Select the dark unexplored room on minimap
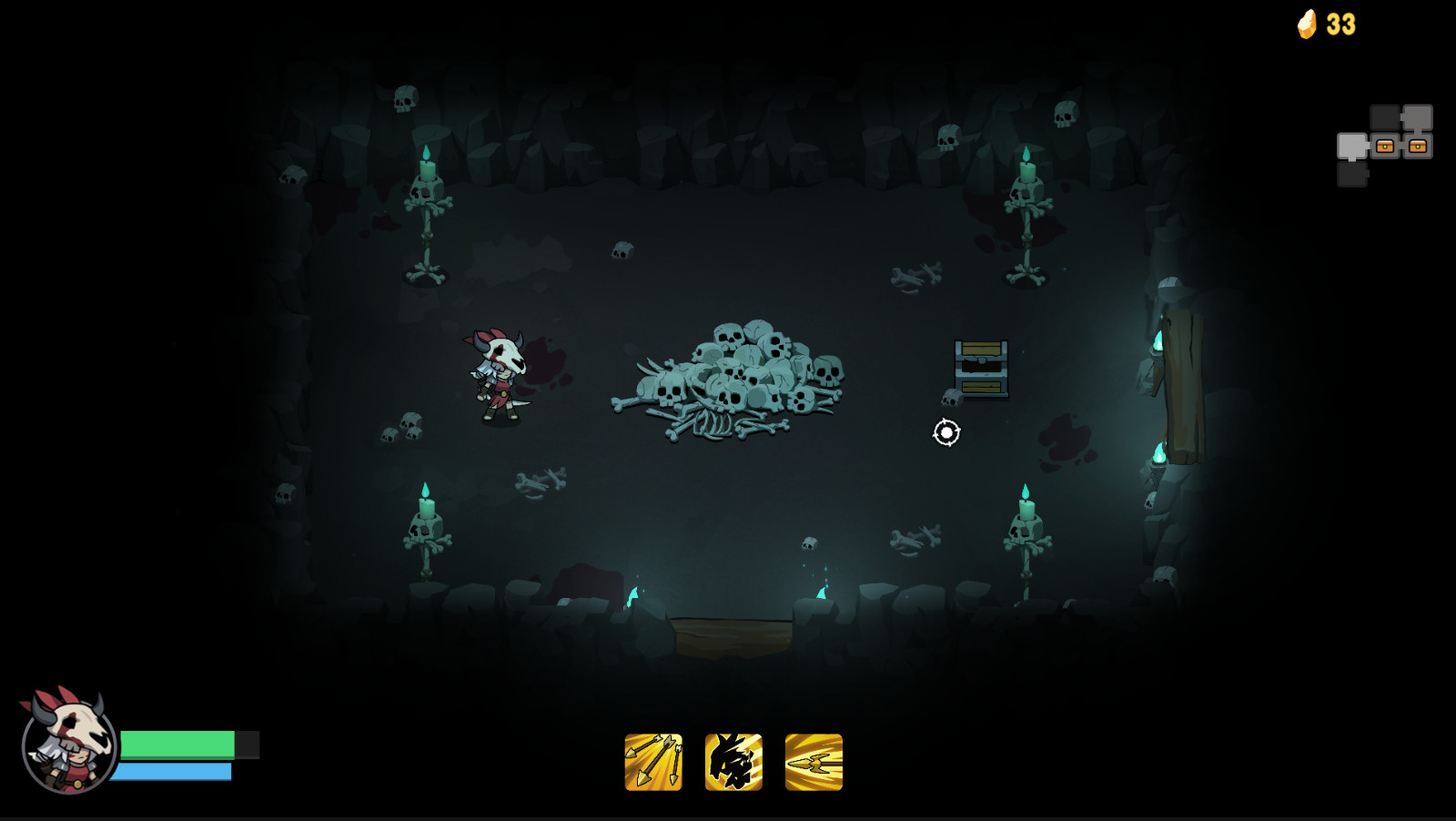This screenshot has height=821, width=1456. 1385,117
